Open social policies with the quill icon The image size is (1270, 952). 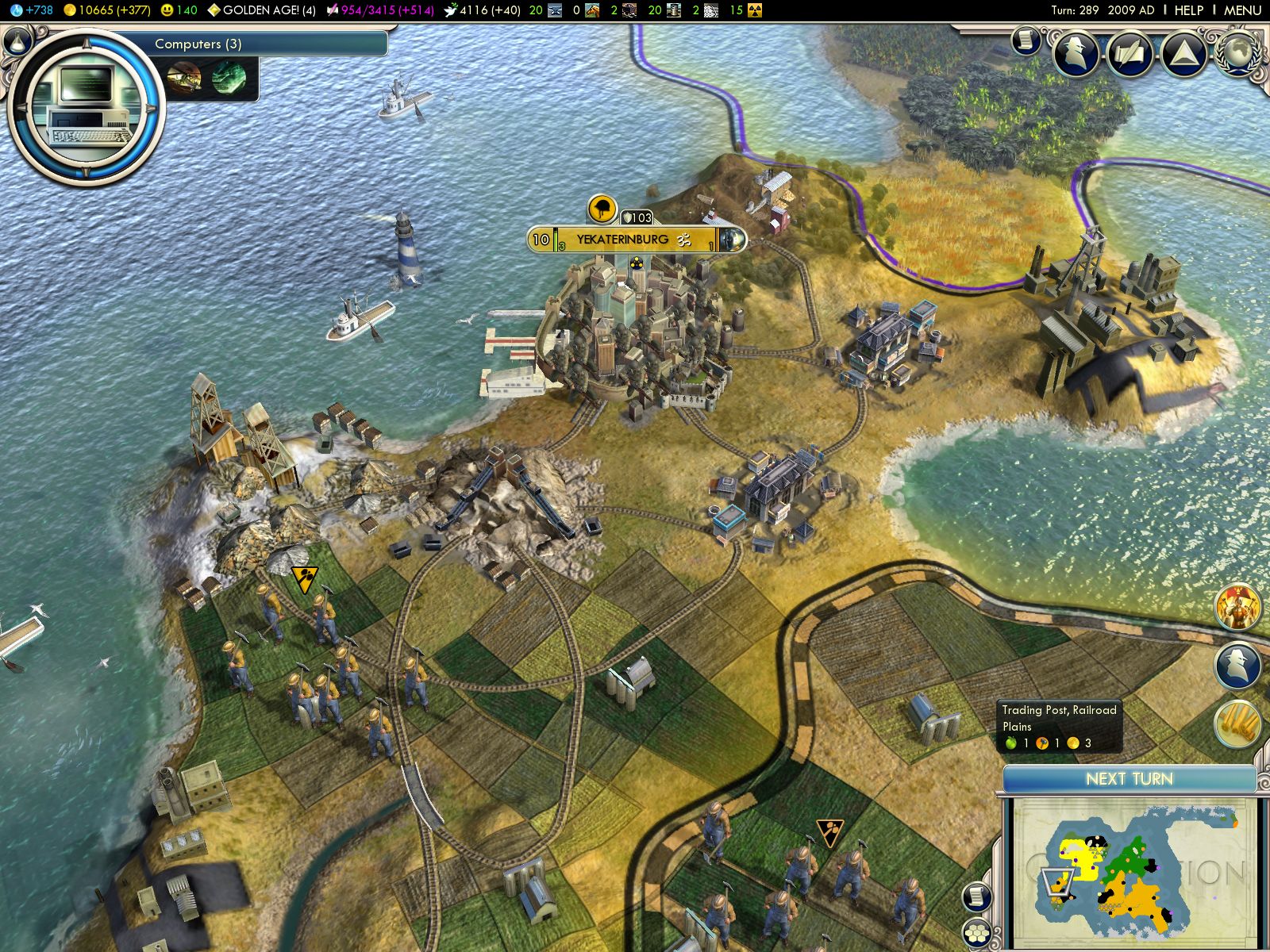click(x=1130, y=54)
